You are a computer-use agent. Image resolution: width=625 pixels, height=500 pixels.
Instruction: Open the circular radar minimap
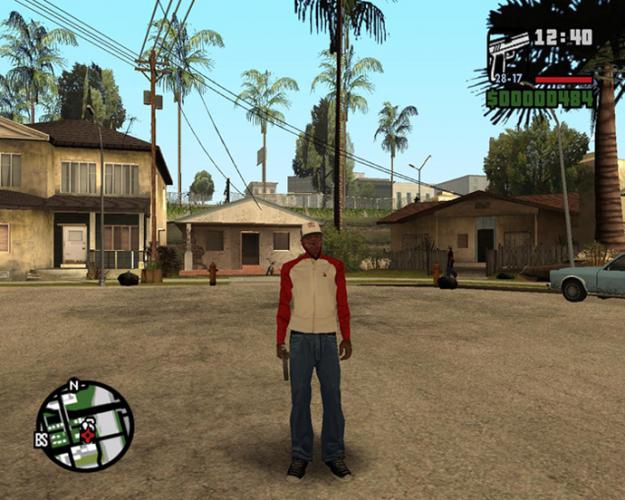(84, 425)
